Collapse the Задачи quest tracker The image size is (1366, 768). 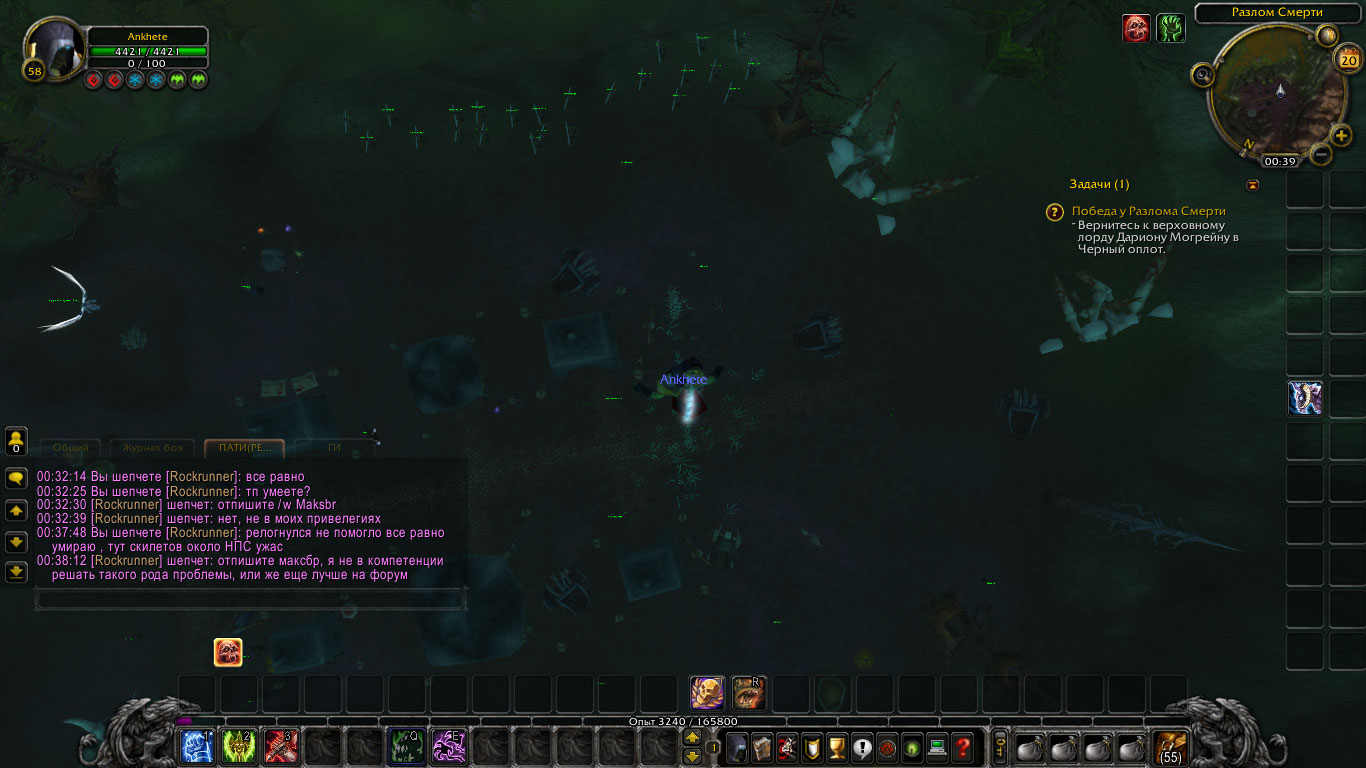pos(1253,185)
